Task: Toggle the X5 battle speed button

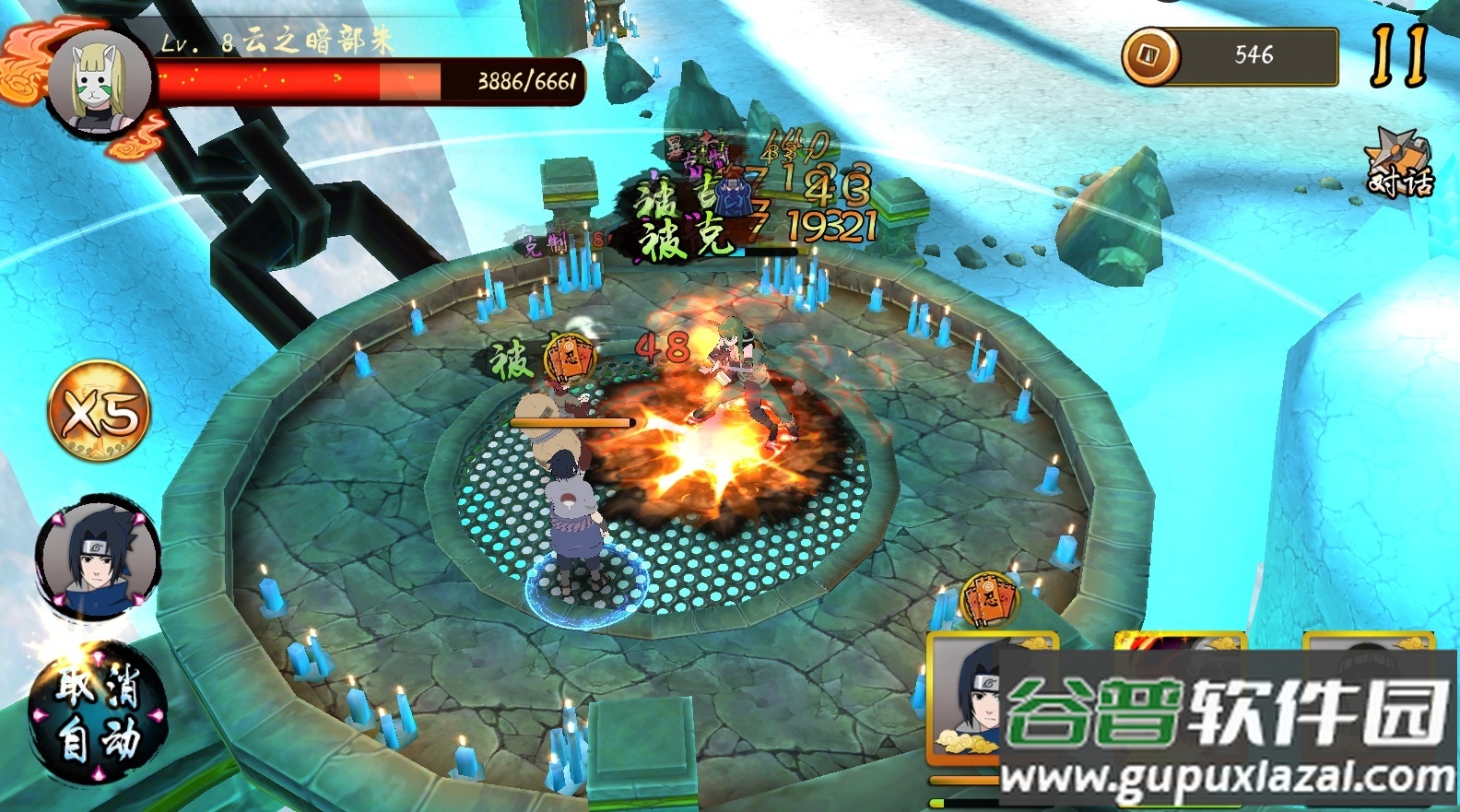Action: 99,411
